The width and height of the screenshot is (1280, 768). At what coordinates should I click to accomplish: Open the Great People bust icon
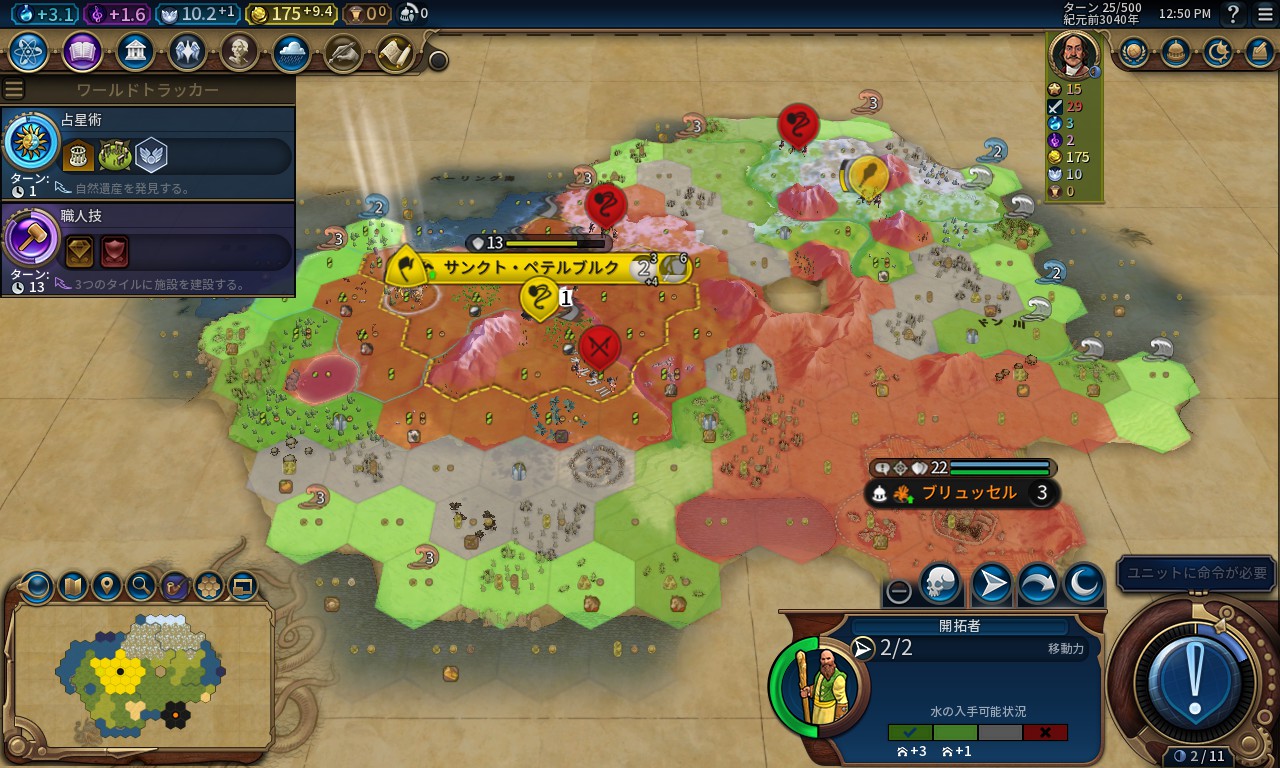click(240, 51)
